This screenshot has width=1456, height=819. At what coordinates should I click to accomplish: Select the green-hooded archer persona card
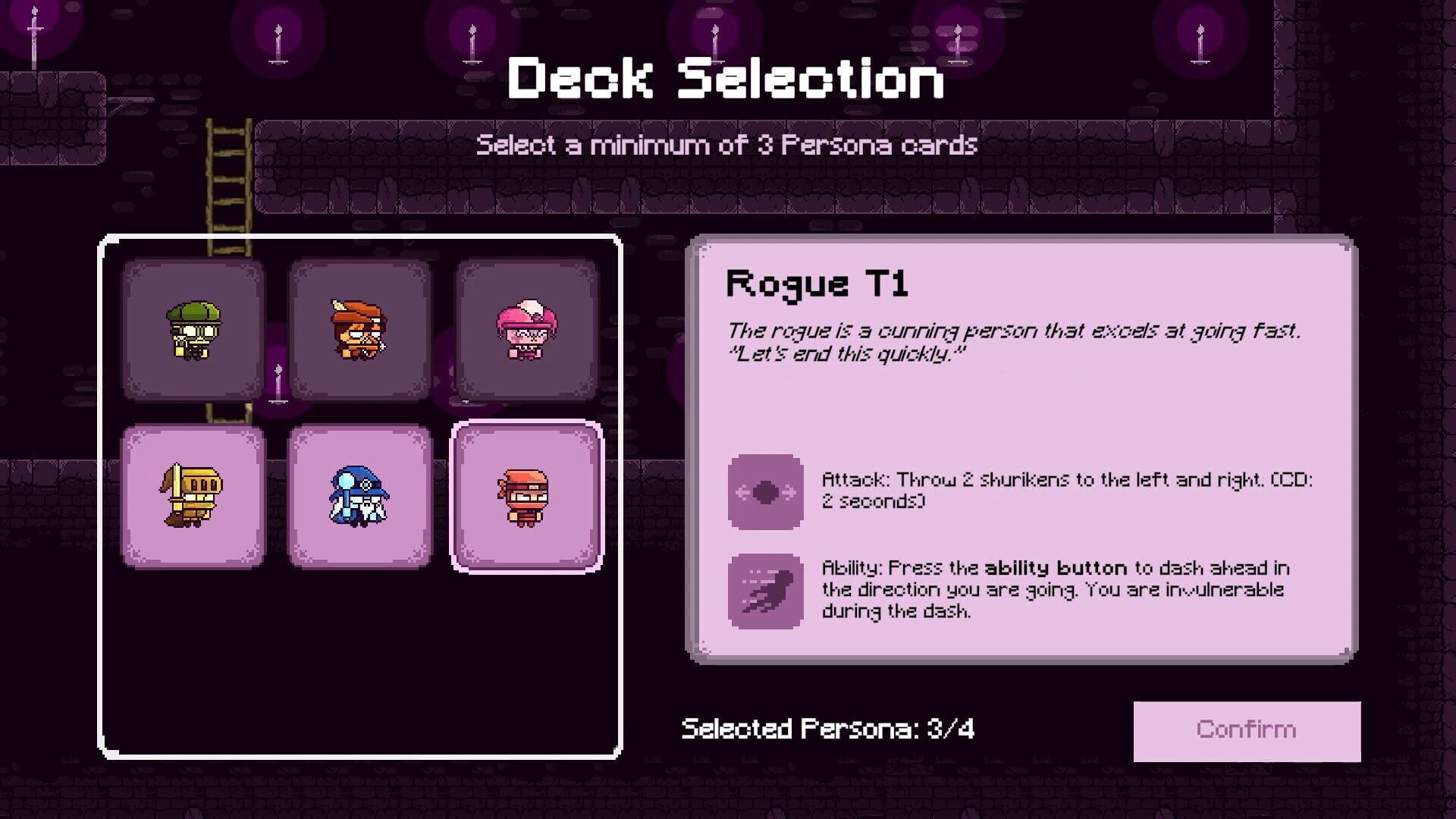tap(193, 330)
